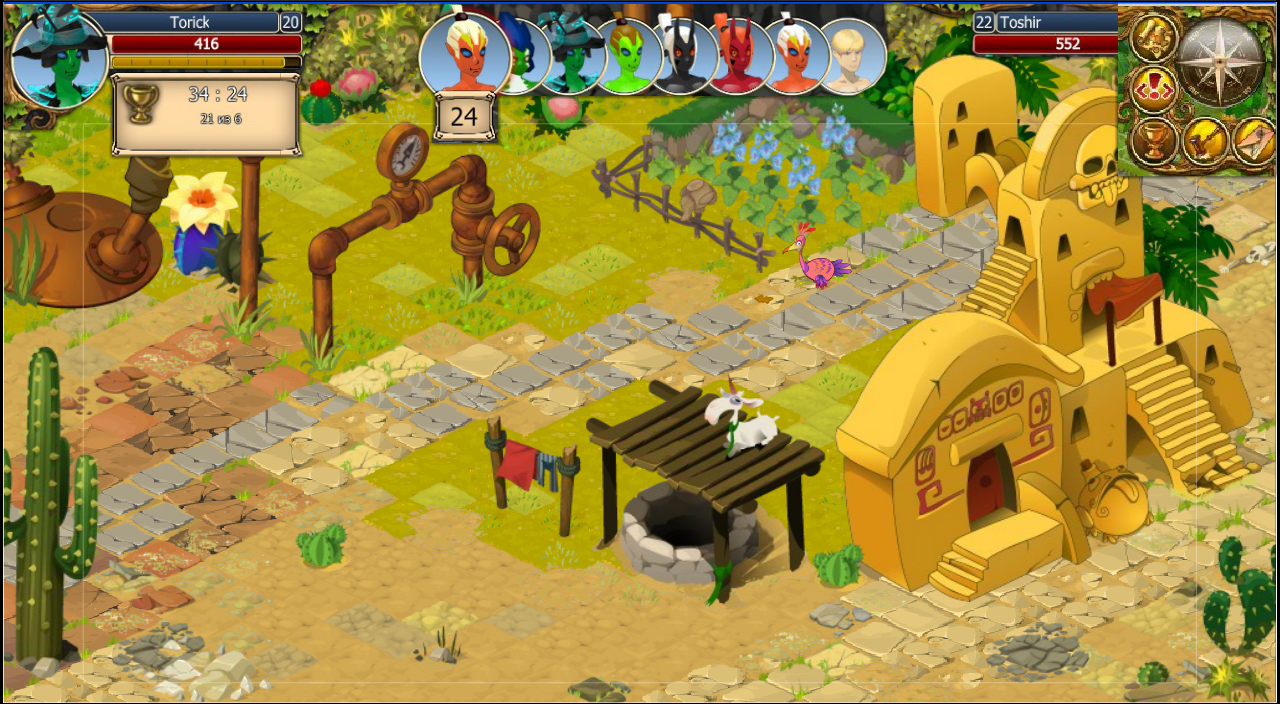This screenshot has width=1280, height=704.
Task: Click the large active-turn portrait above 24
Action: click(465, 54)
